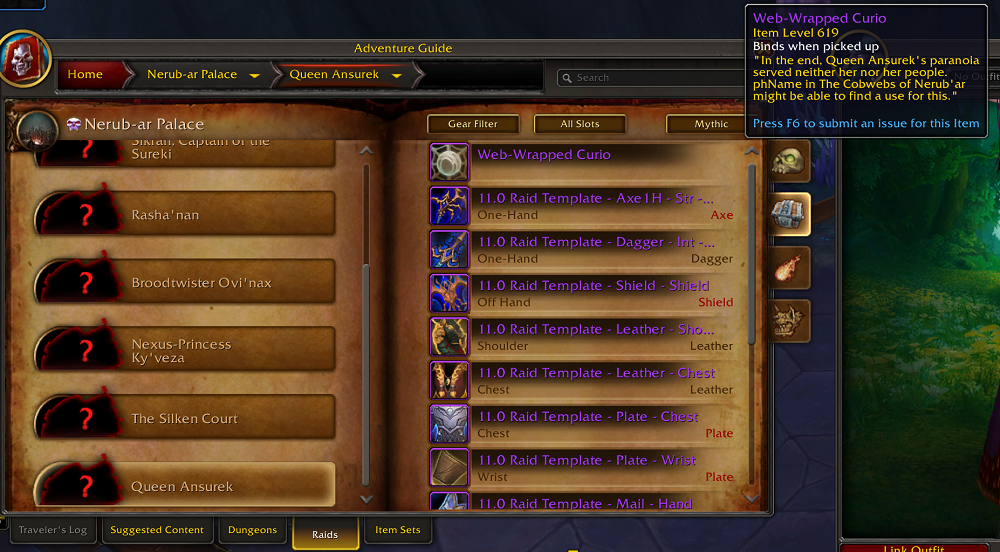Screen dimensions: 1000x552
Task: Select the Queen Ansurek boss entry
Action: [x=228, y=487]
